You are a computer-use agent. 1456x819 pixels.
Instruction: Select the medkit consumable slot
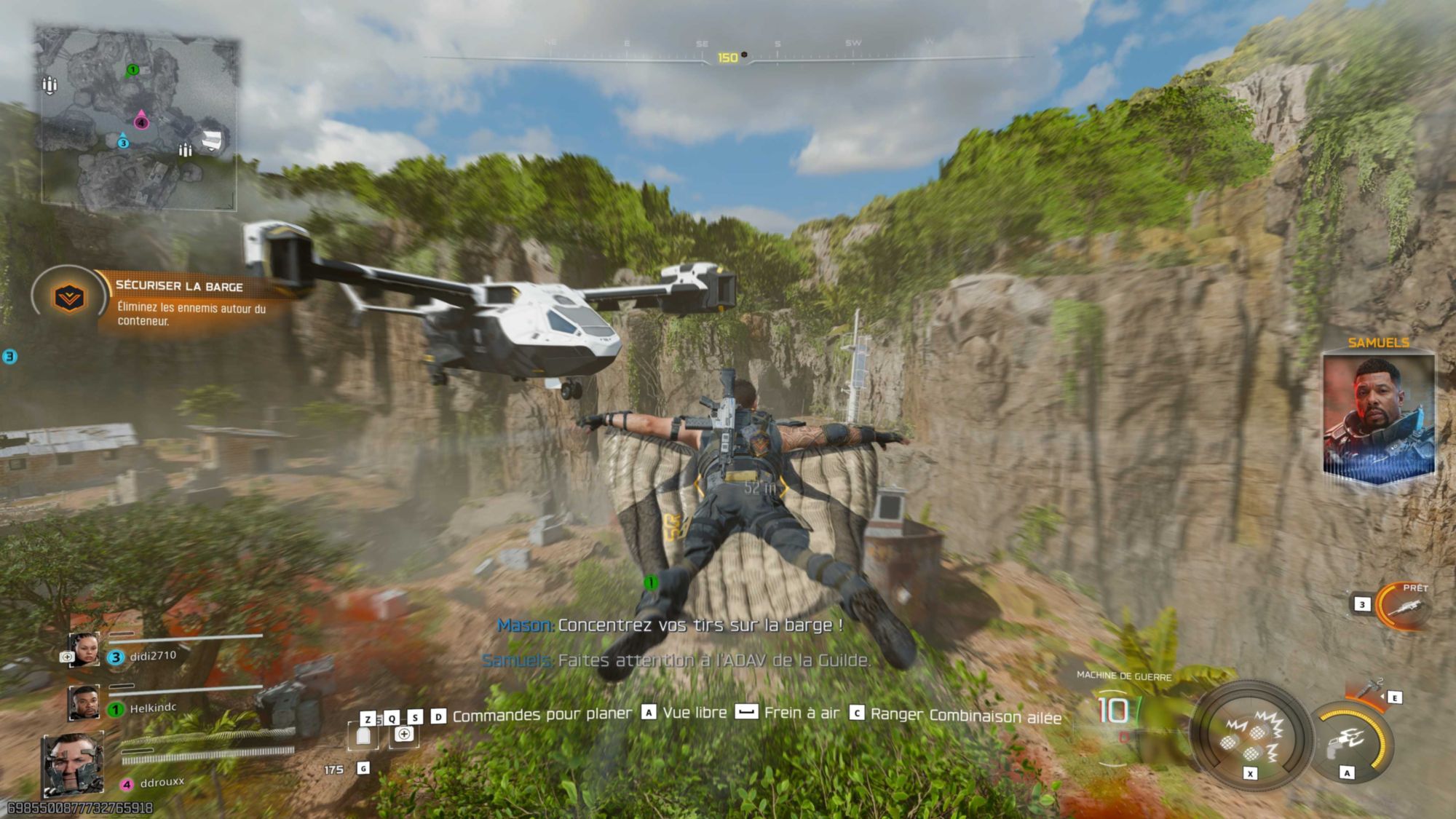click(x=404, y=735)
